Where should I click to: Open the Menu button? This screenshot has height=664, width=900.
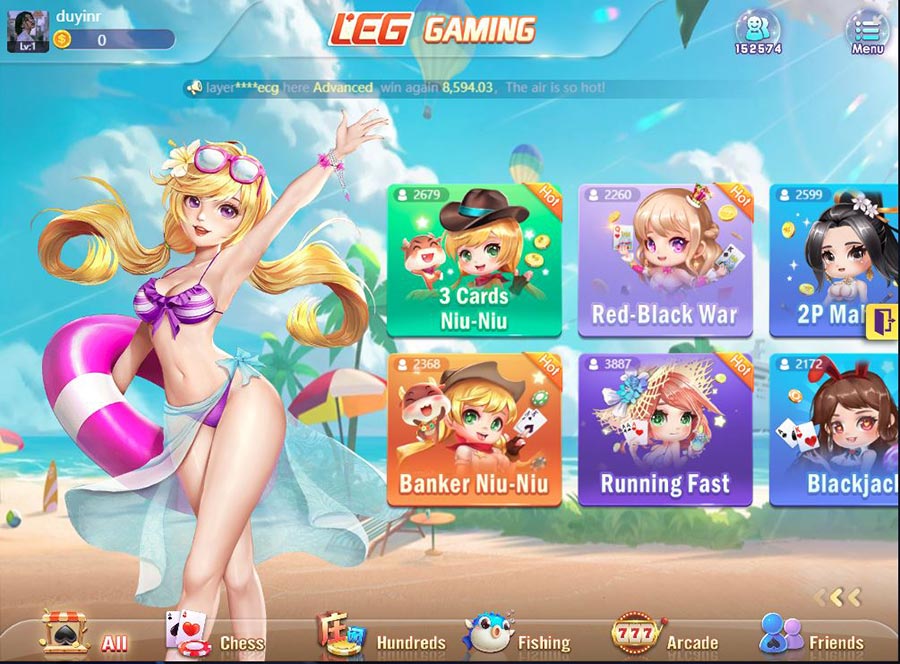point(866,31)
